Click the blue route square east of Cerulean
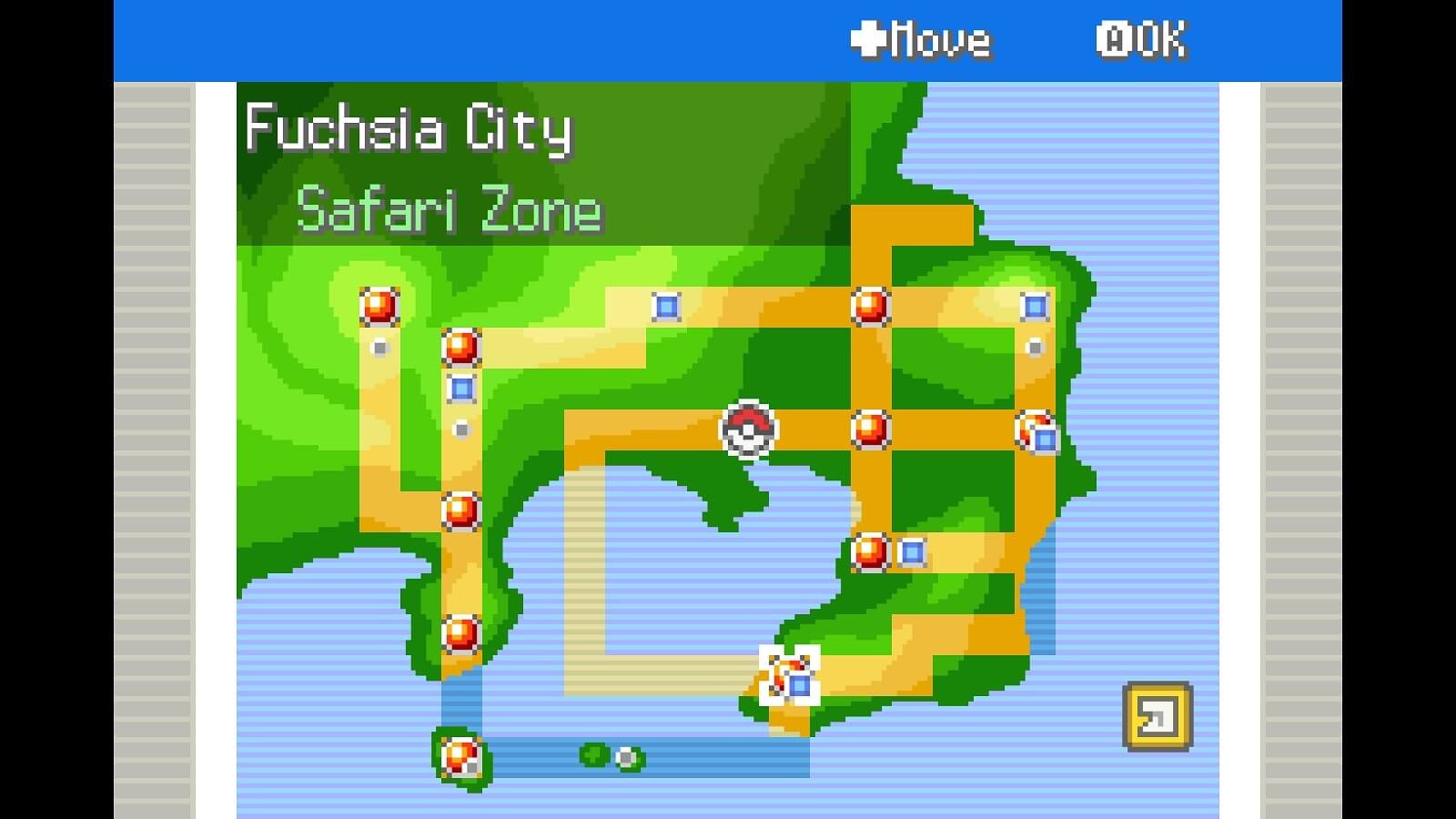The width and height of the screenshot is (1456, 819). point(1033,308)
